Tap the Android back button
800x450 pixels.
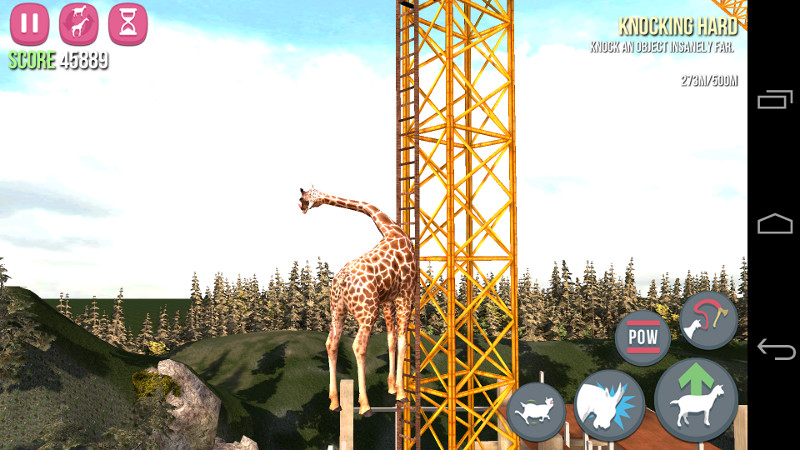pyautogui.click(x=775, y=350)
